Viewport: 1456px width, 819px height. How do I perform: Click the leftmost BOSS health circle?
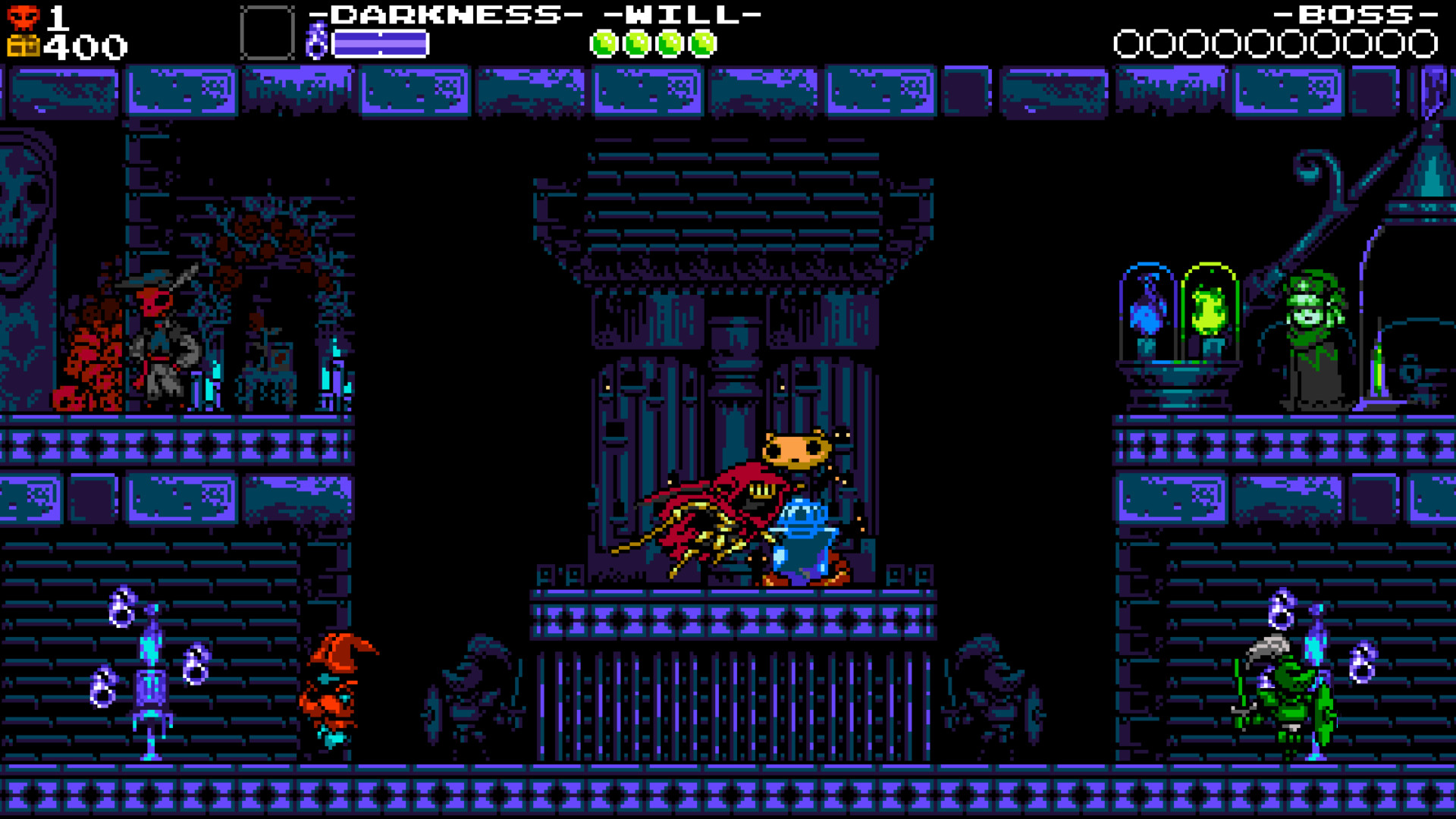[x=1128, y=44]
